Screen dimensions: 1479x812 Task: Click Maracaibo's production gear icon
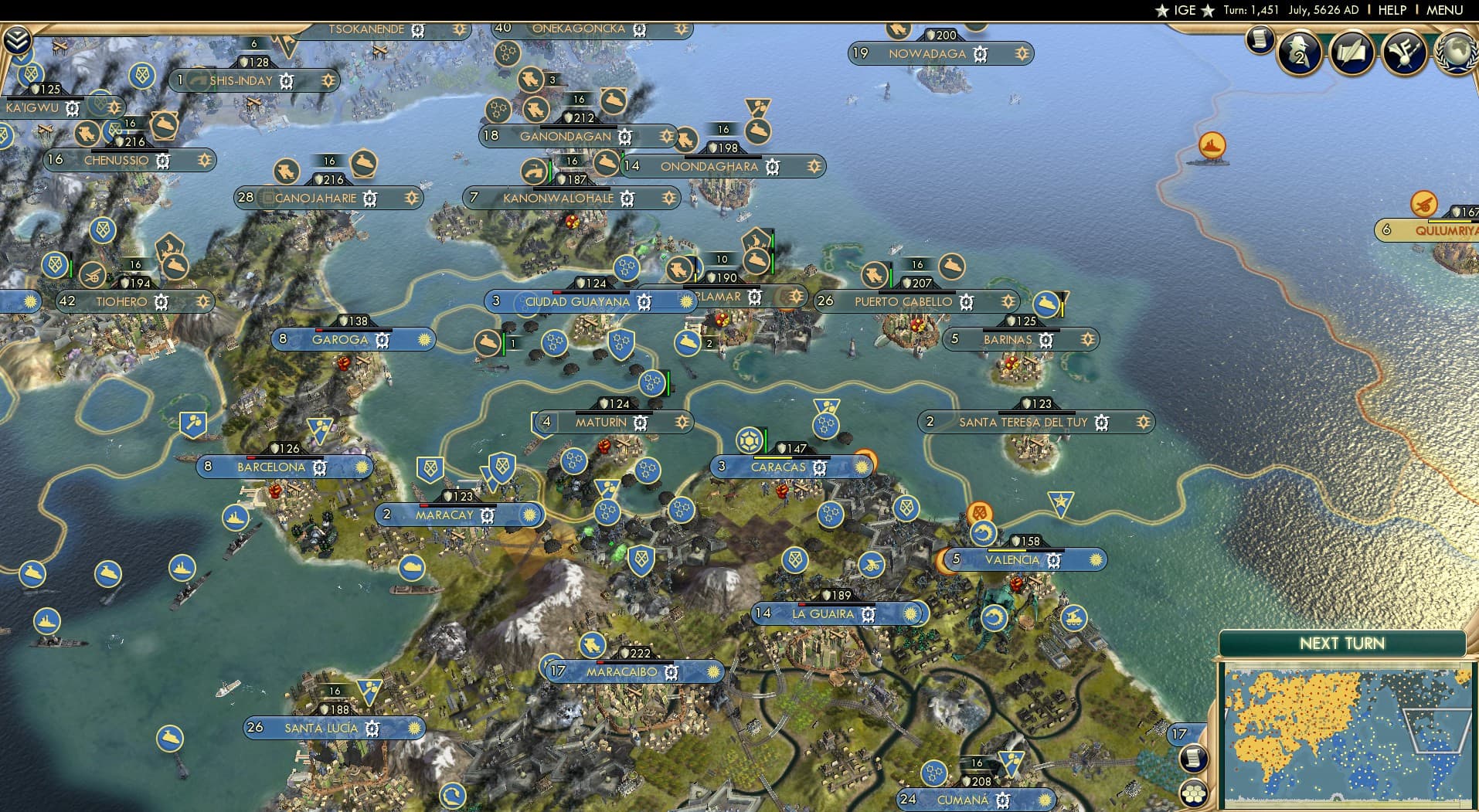tap(671, 672)
